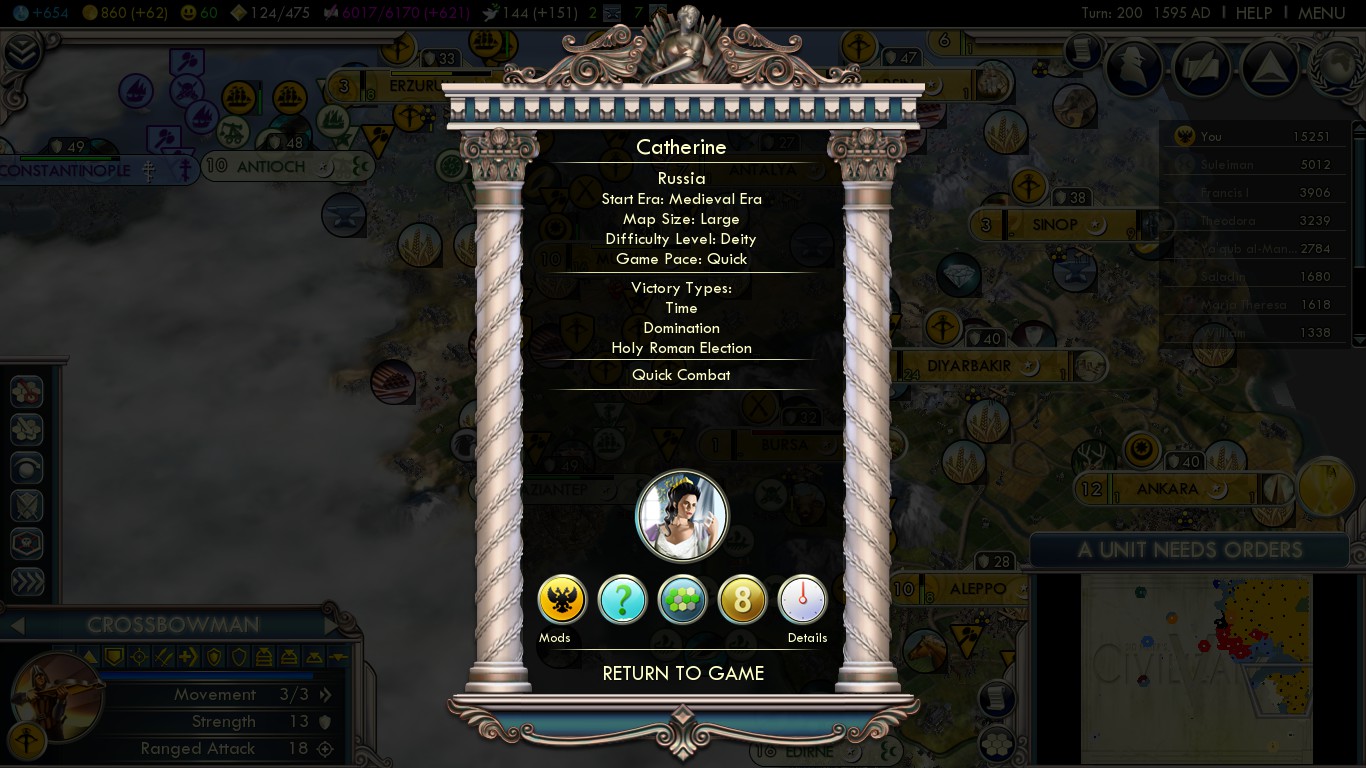Select Catherine's leader portrait
The image size is (1366, 768).
682,517
